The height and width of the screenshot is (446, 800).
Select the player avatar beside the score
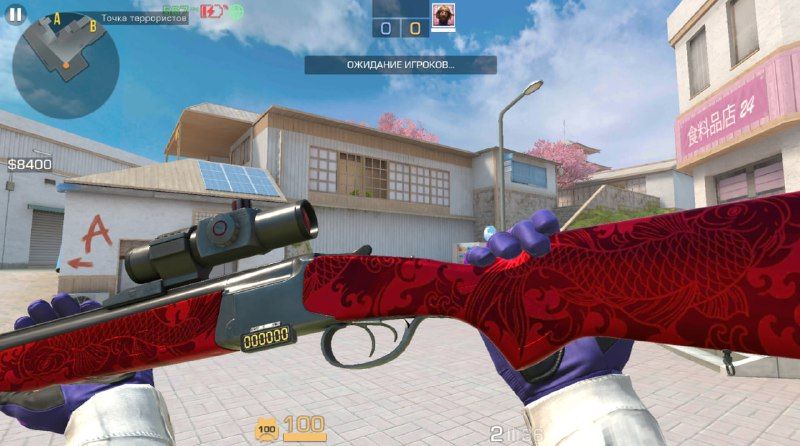442,16
